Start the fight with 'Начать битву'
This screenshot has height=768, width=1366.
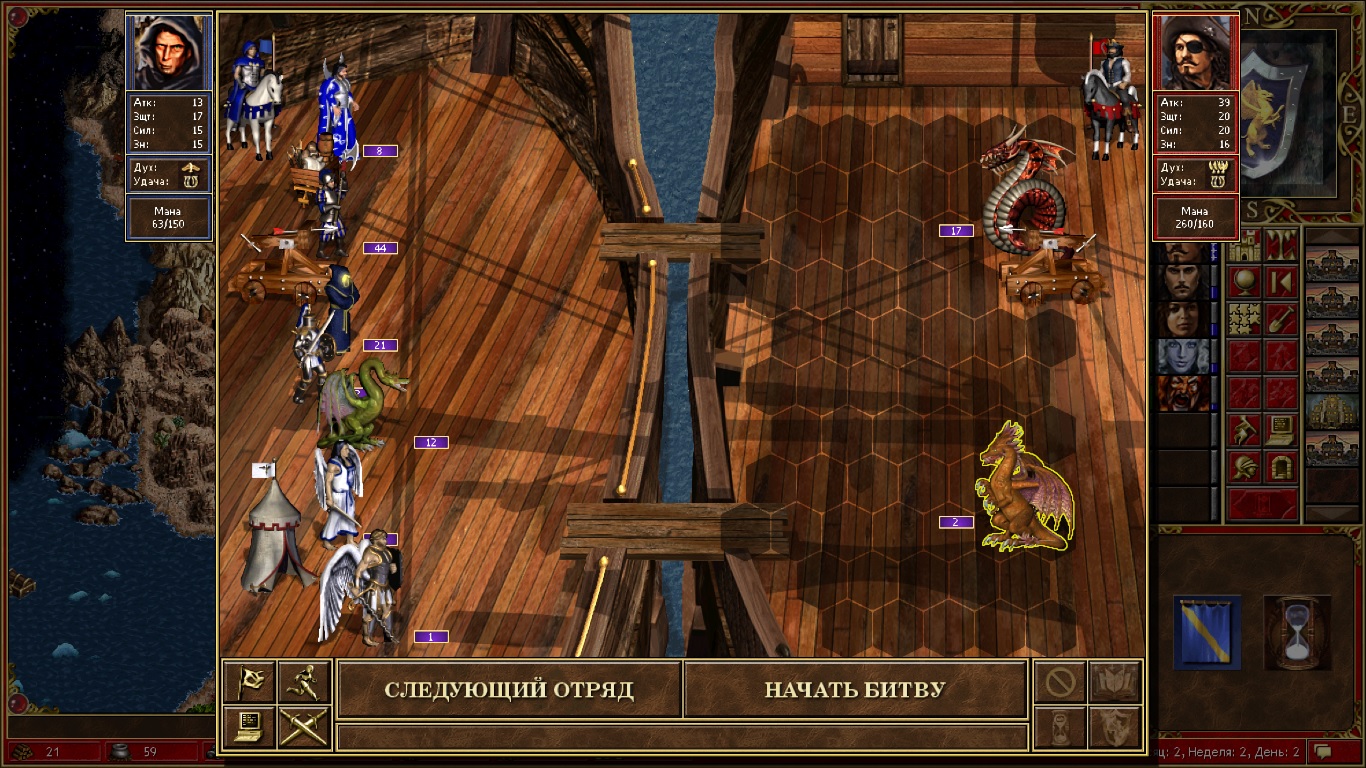pyautogui.click(x=855, y=690)
